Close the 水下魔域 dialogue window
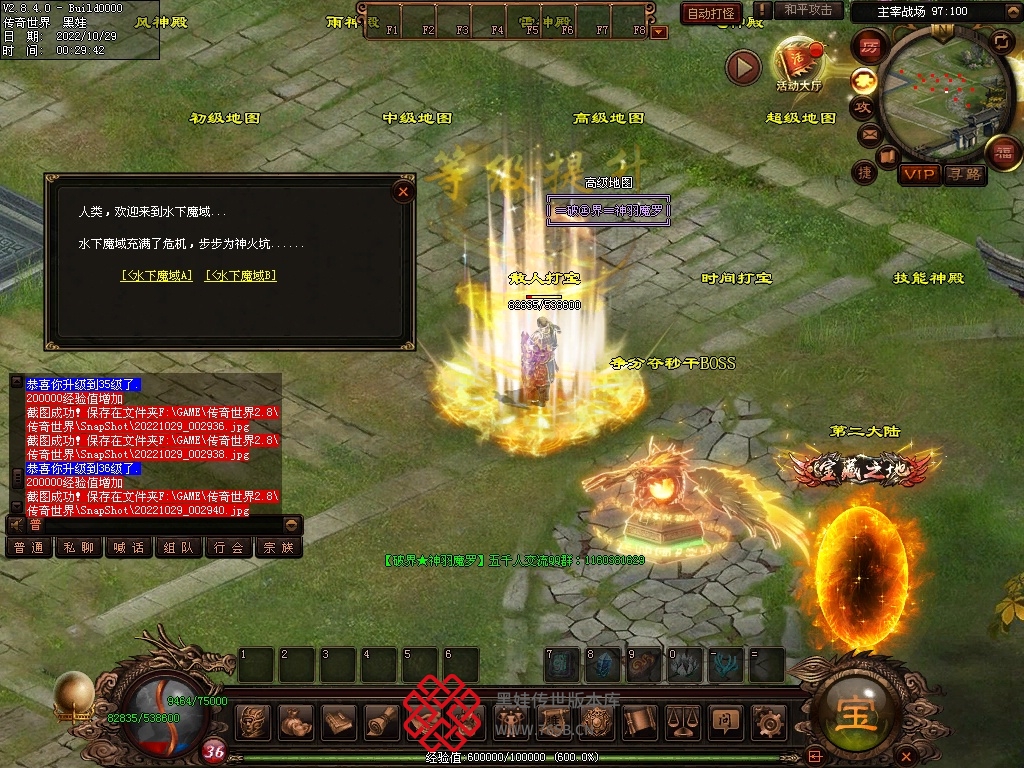 [x=403, y=190]
